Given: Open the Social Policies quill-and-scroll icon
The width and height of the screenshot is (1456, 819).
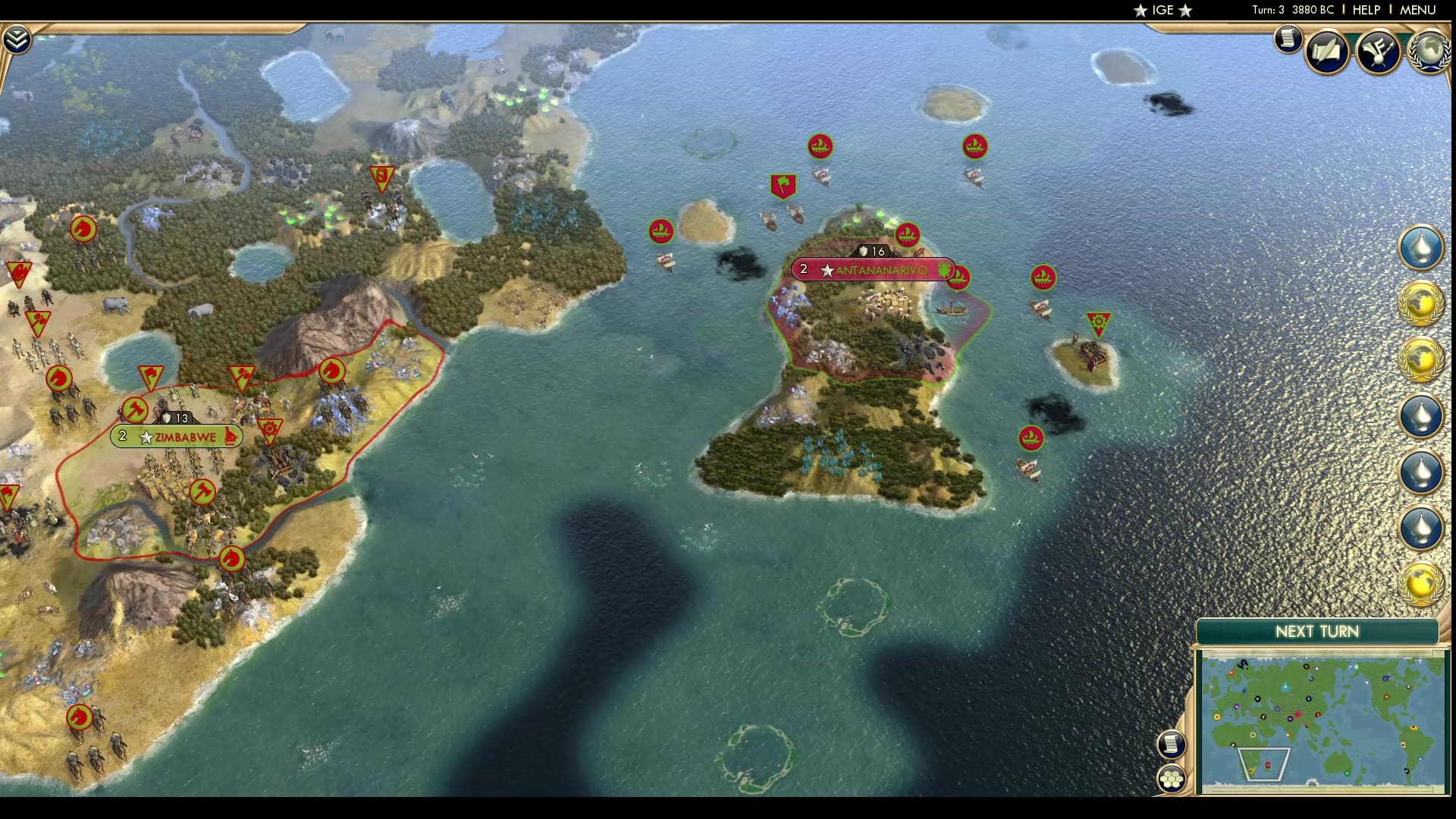Looking at the screenshot, I should pyautogui.click(x=1328, y=52).
